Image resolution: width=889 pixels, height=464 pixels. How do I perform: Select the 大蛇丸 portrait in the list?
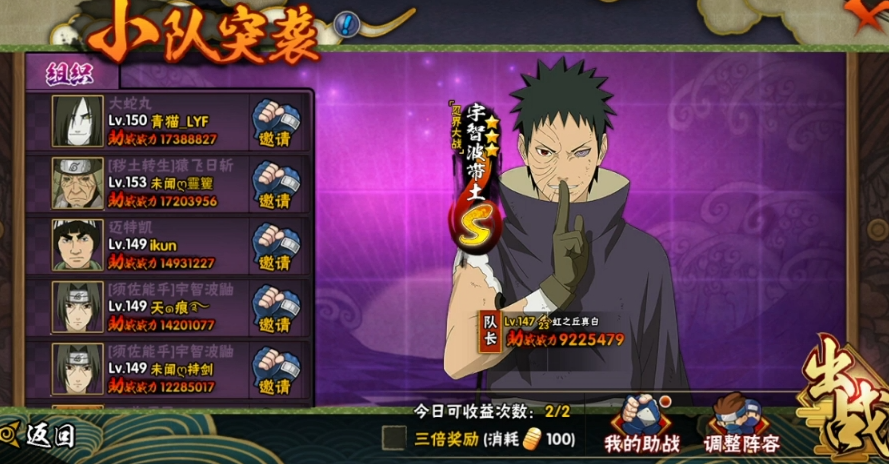point(78,121)
